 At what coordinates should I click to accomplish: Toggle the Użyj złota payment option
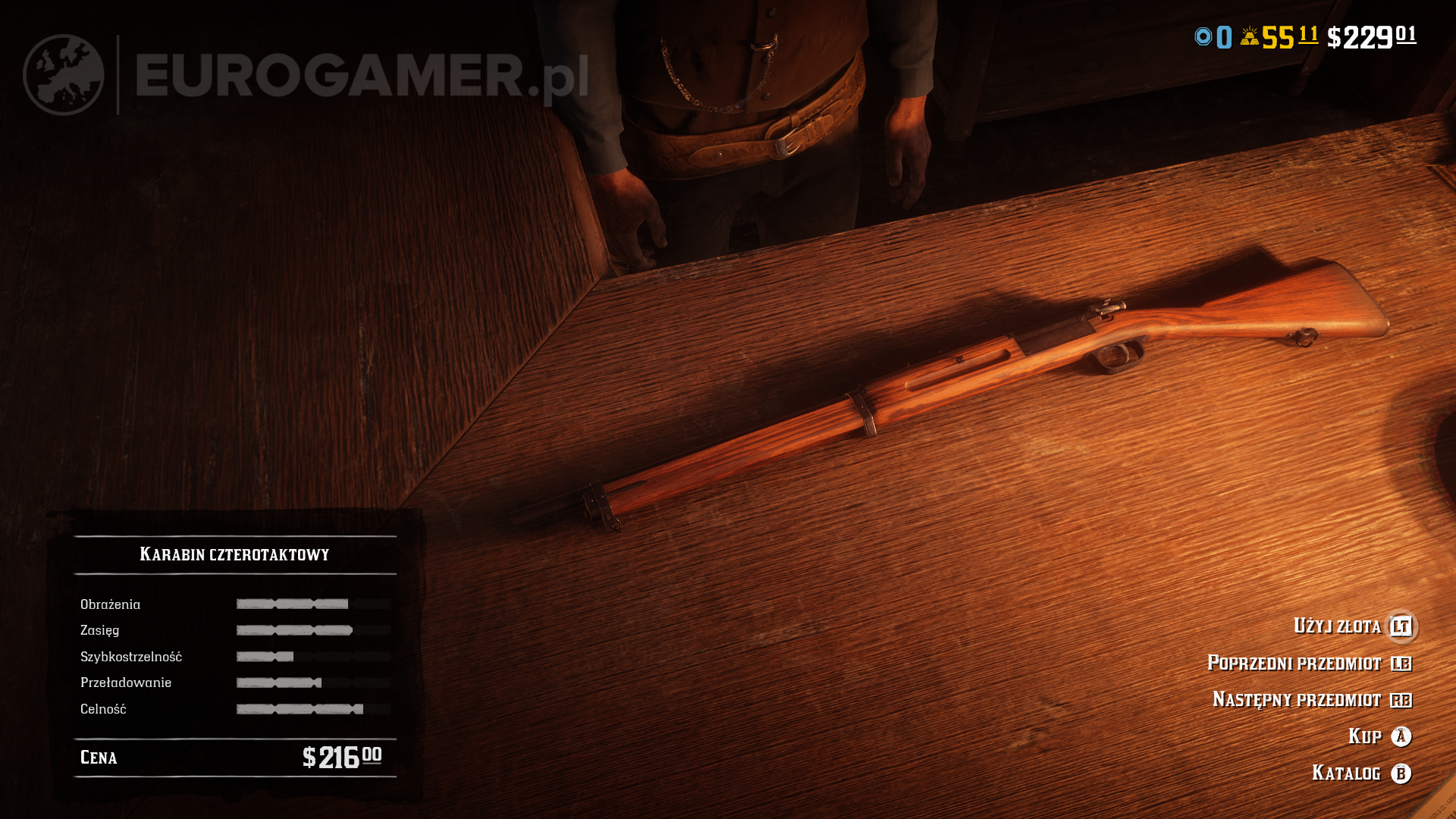(1338, 626)
